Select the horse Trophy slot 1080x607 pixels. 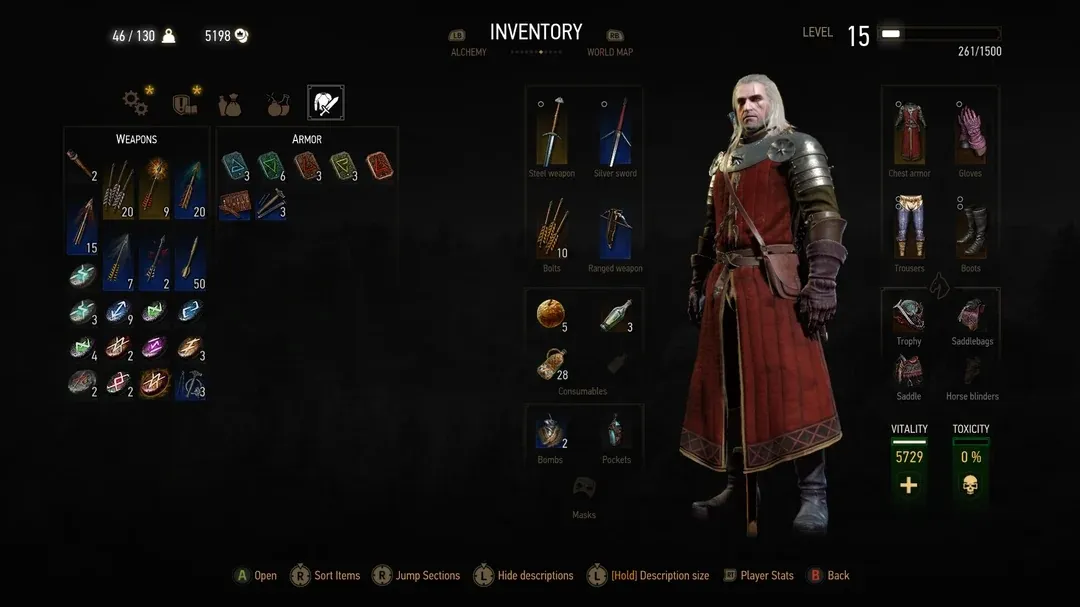[x=909, y=315]
